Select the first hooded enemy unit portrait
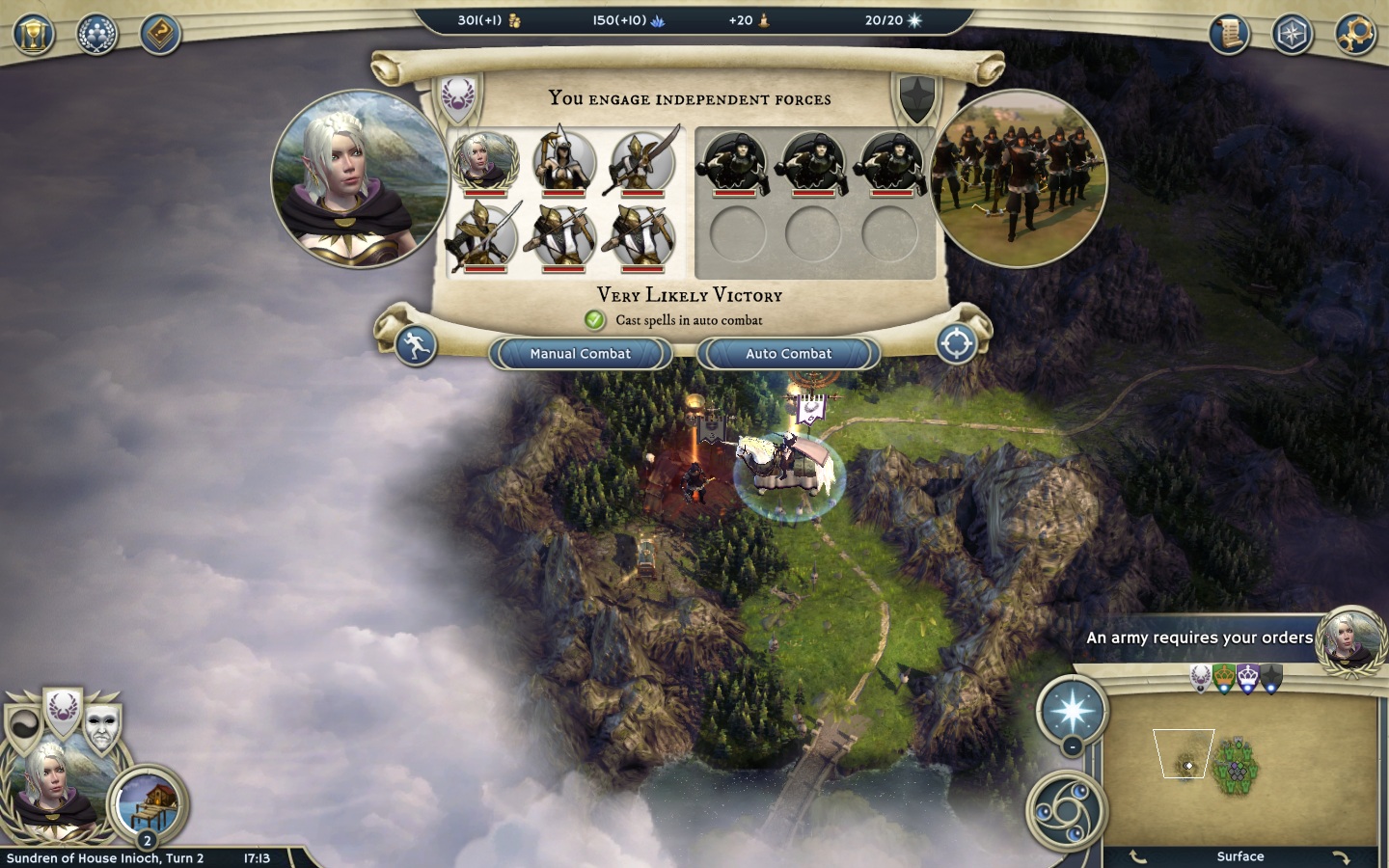This screenshot has width=1389, height=868. 736,161
